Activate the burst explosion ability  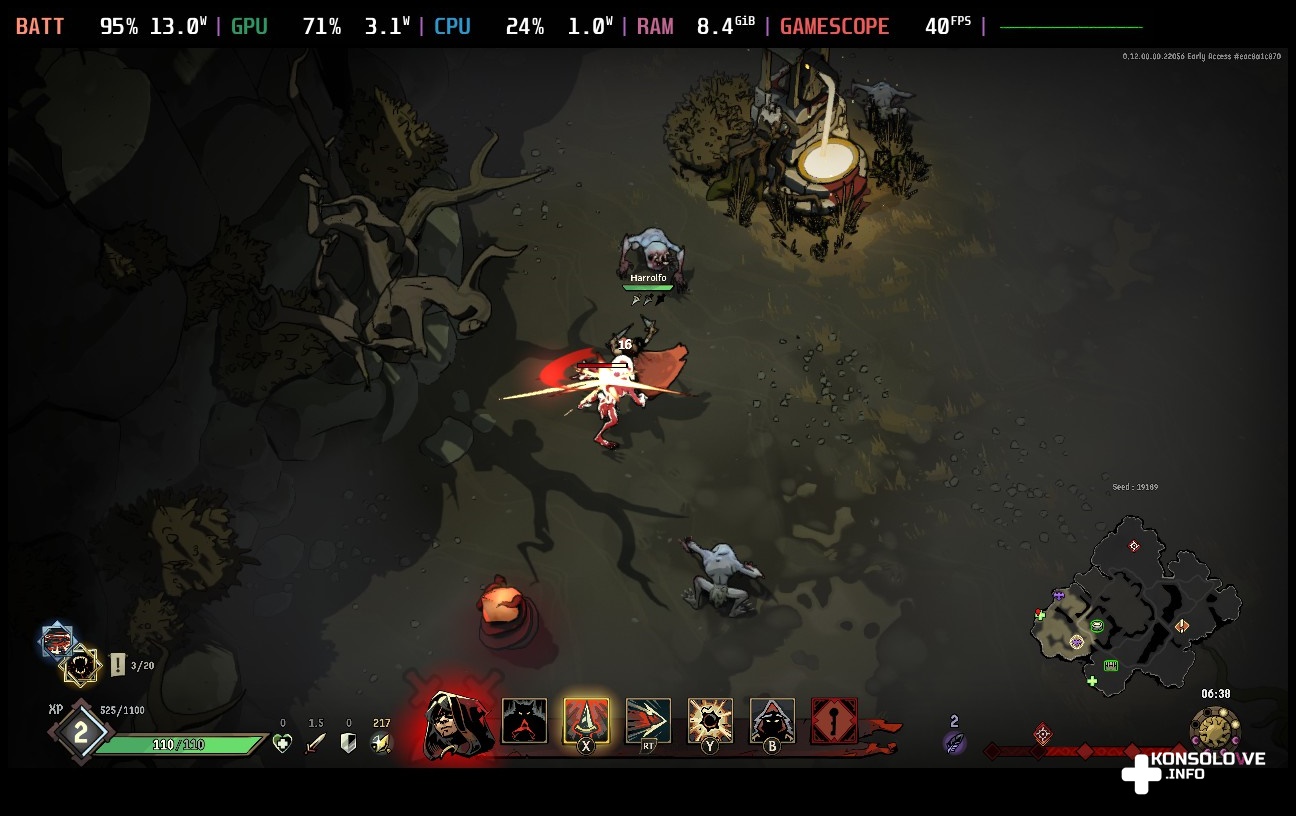point(710,721)
